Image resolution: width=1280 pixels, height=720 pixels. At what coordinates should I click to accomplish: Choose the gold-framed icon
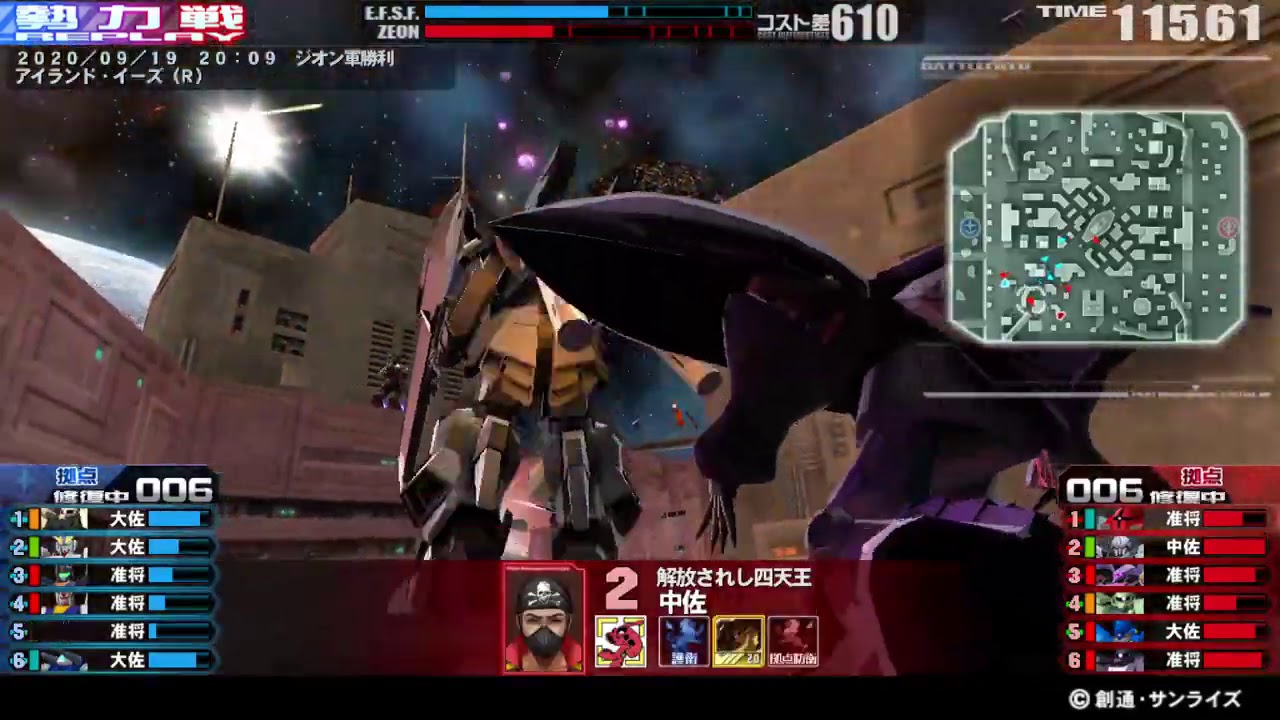(x=739, y=641)
